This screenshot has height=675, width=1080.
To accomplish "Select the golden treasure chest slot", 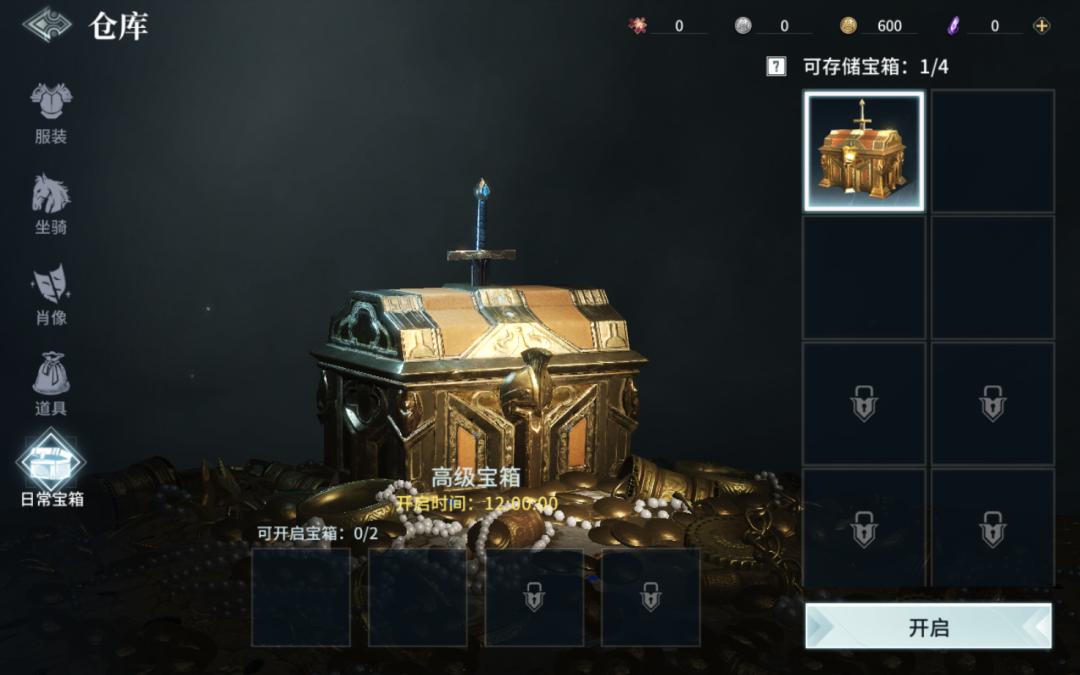I will [x=864, y=152].
